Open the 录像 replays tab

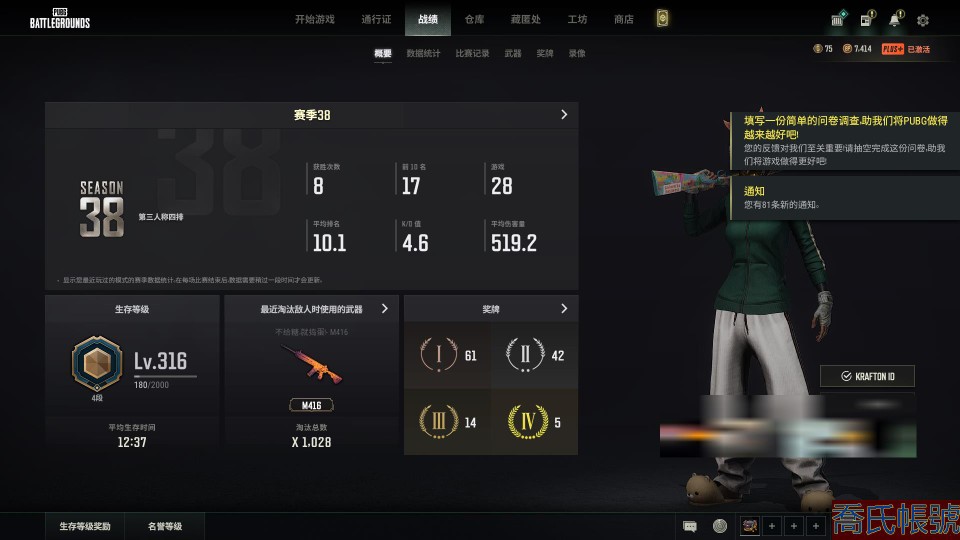point(577,54)
